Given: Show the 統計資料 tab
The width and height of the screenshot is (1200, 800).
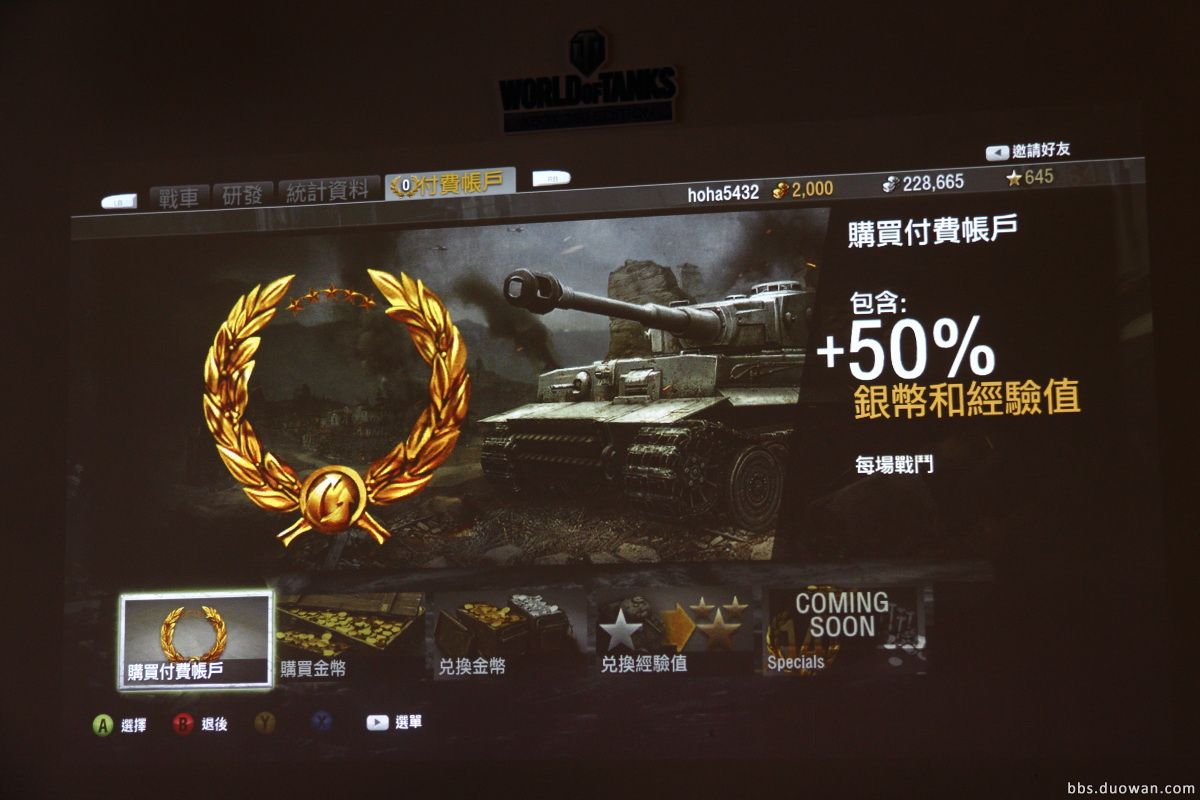Looking at the screenshot, I should click(328, 190).
